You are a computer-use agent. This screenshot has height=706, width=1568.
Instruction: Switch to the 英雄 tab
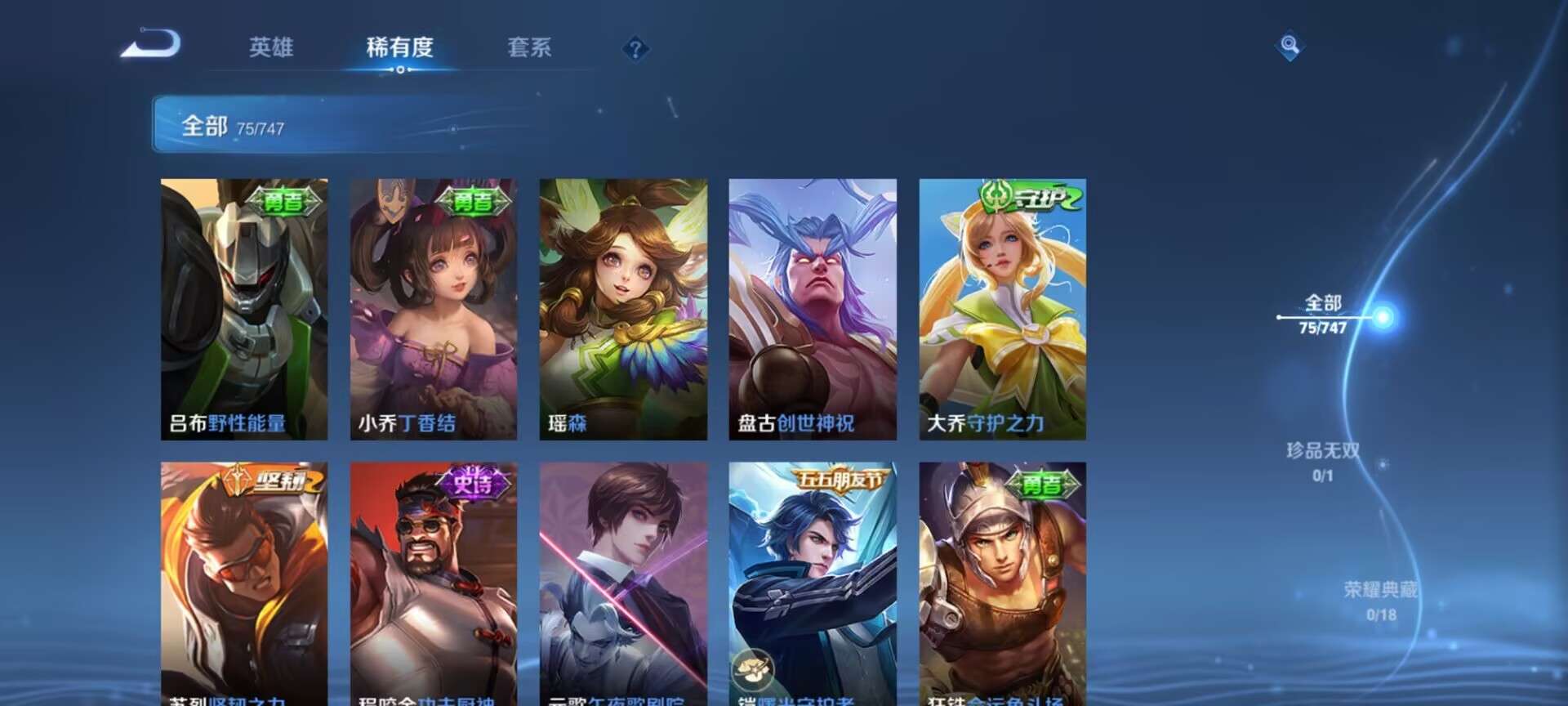click(272, 47)
